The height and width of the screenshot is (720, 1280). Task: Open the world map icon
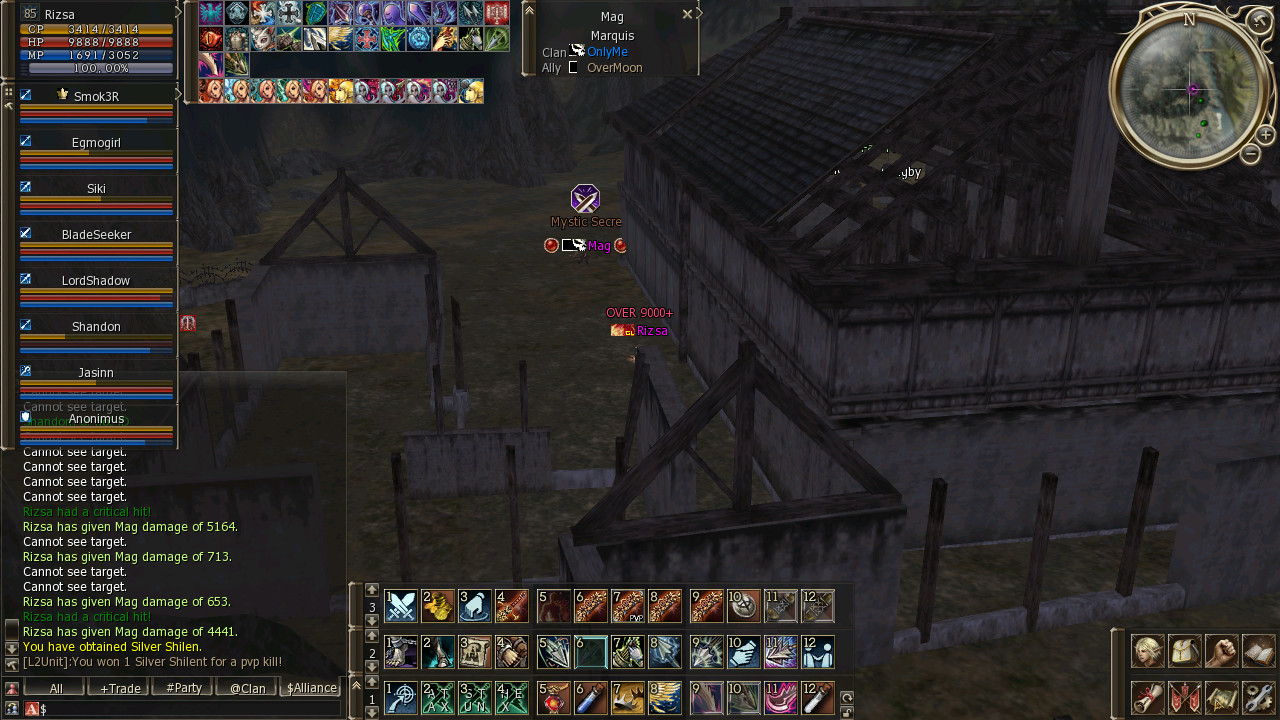[x=1221, y=697]
